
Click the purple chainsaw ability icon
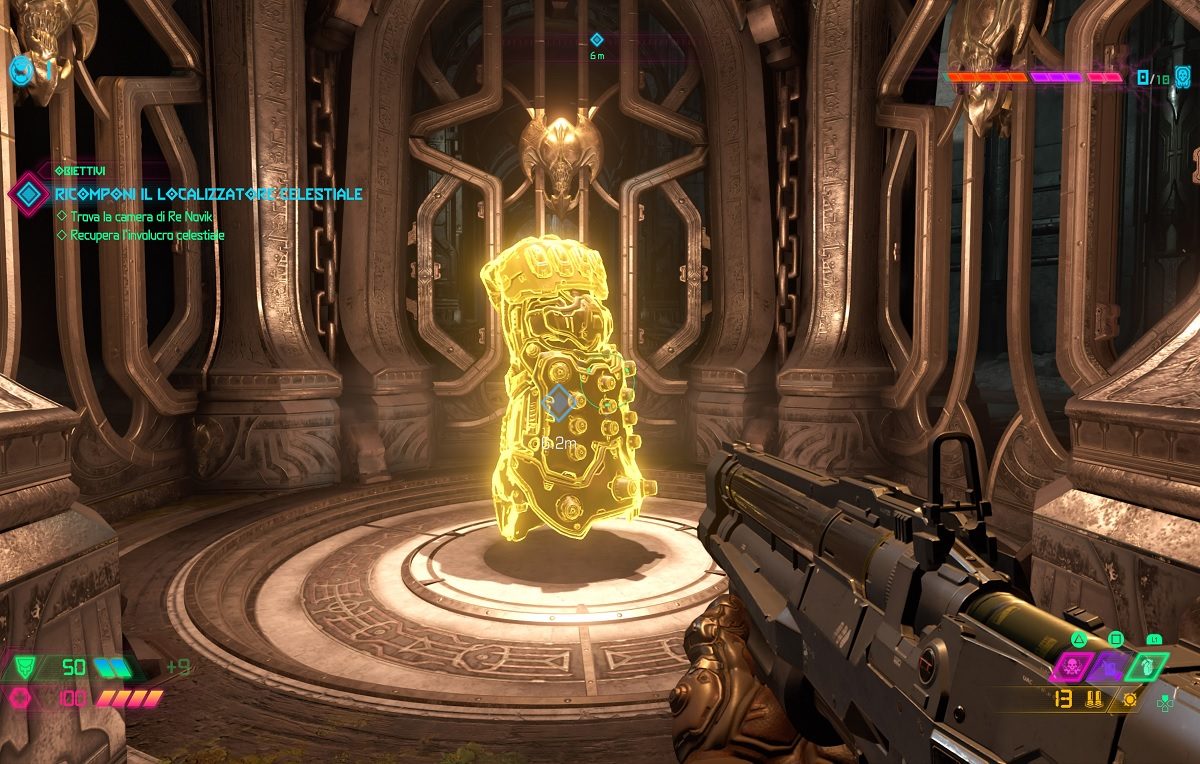(x=1110, y=667)
